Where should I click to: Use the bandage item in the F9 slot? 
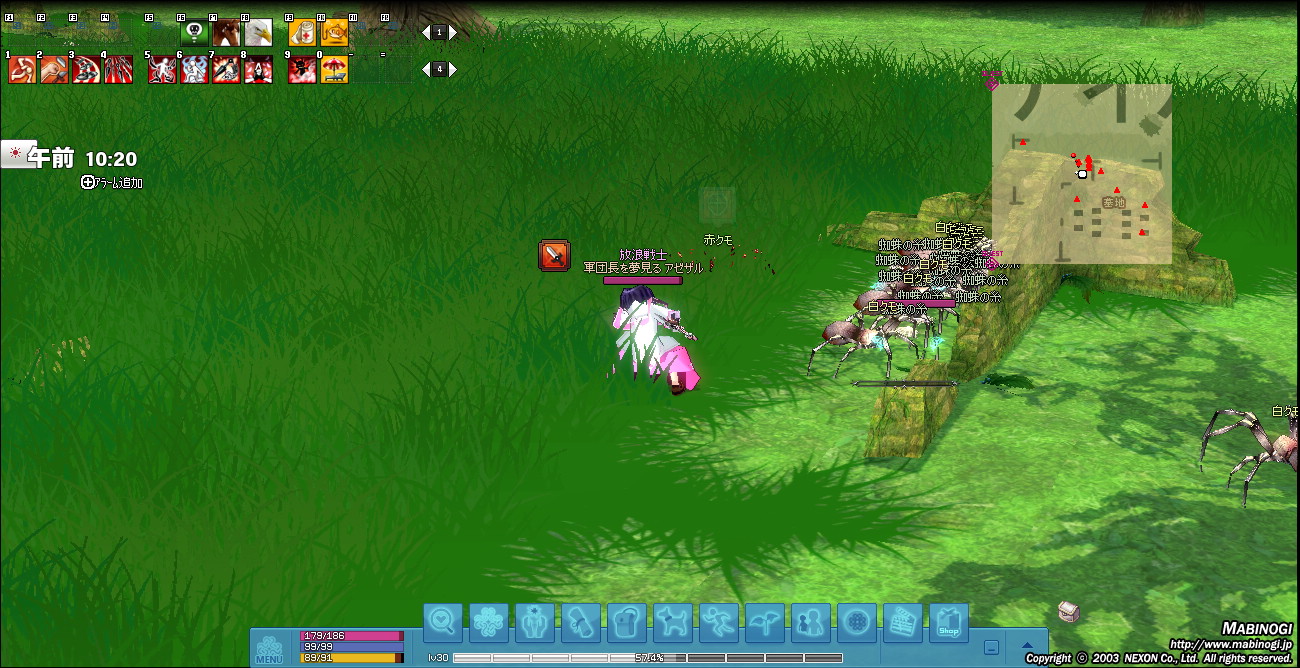coord(302,33)
